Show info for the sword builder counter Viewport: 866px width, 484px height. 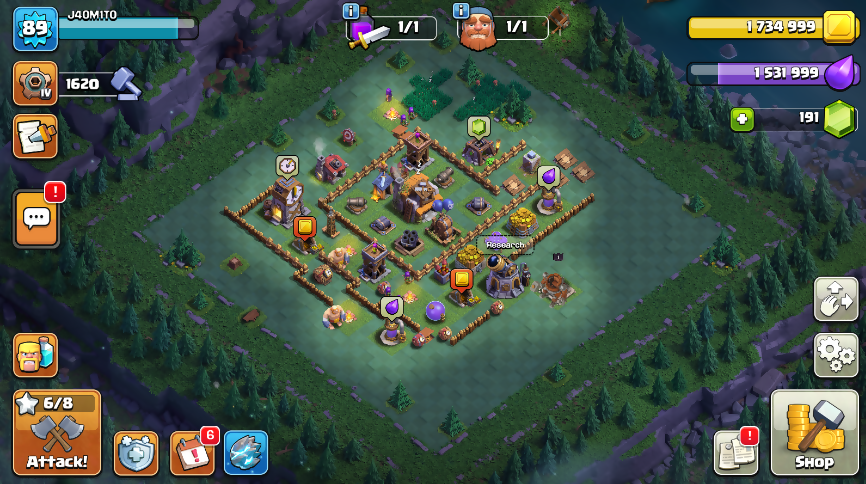click(x=351, y=11)
